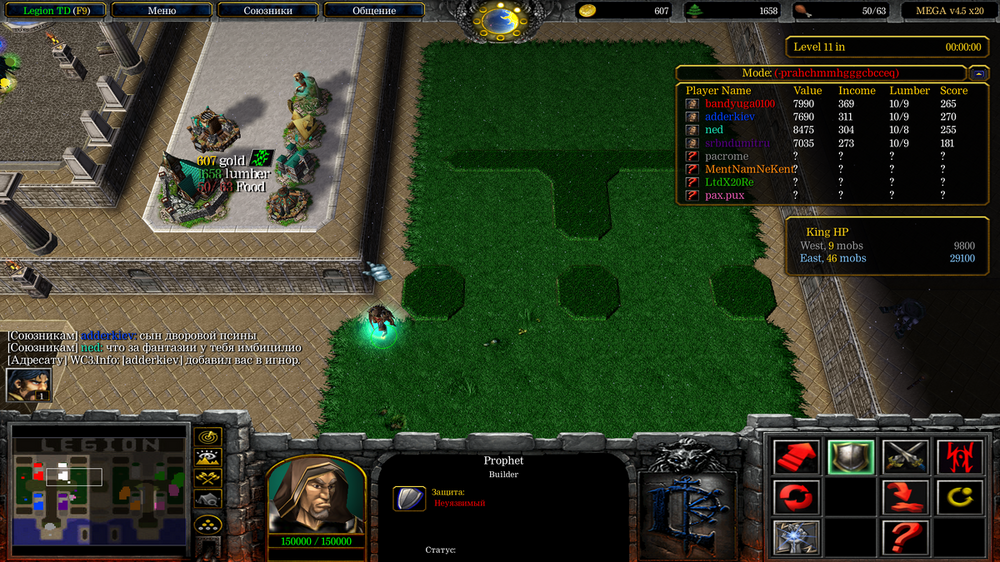Click the formation toggle button
Screen dimensions: 1000x562
pyautogui.click(x=208, y=523)
